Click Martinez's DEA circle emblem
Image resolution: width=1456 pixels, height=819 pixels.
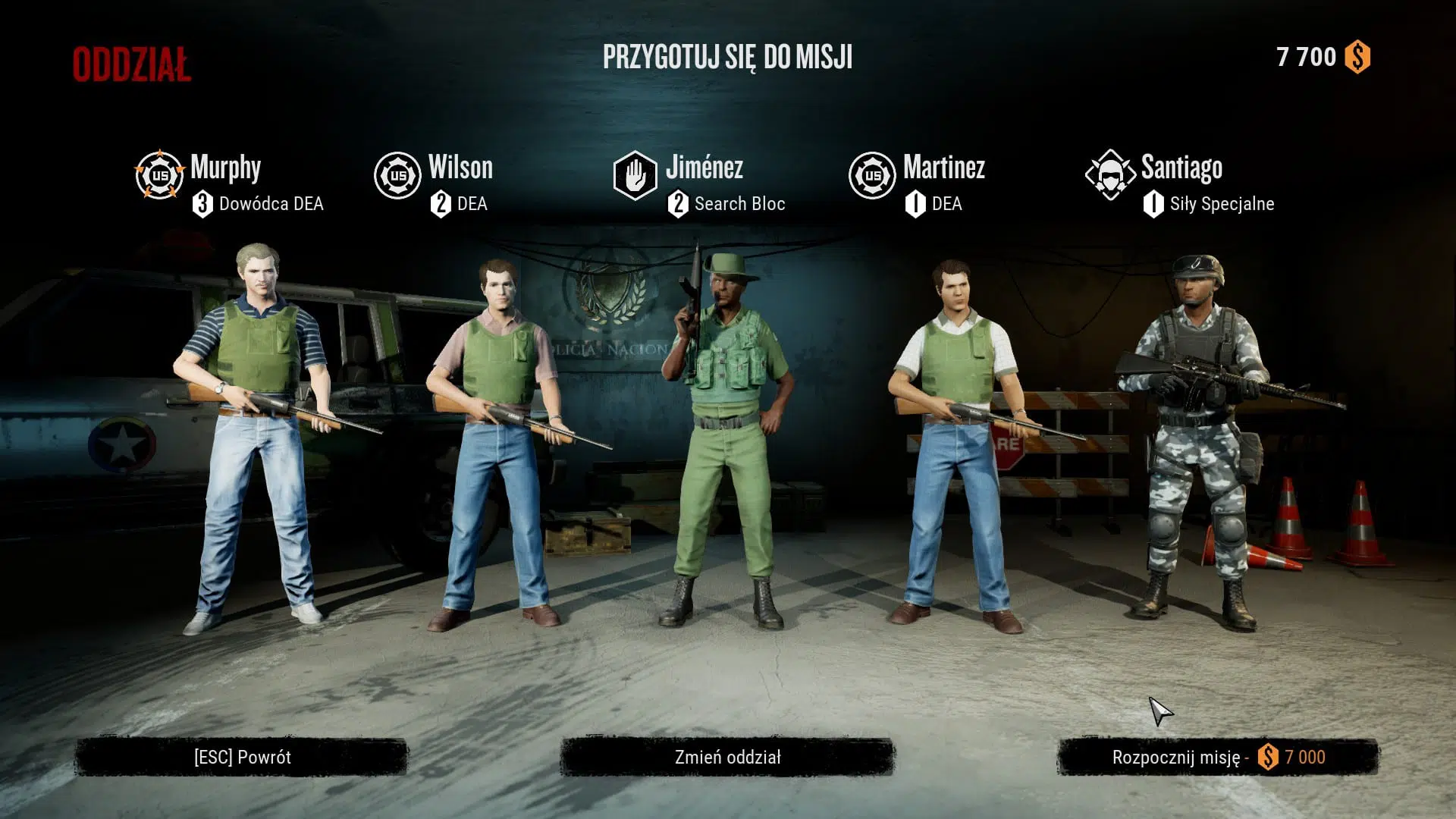(874, 174)
